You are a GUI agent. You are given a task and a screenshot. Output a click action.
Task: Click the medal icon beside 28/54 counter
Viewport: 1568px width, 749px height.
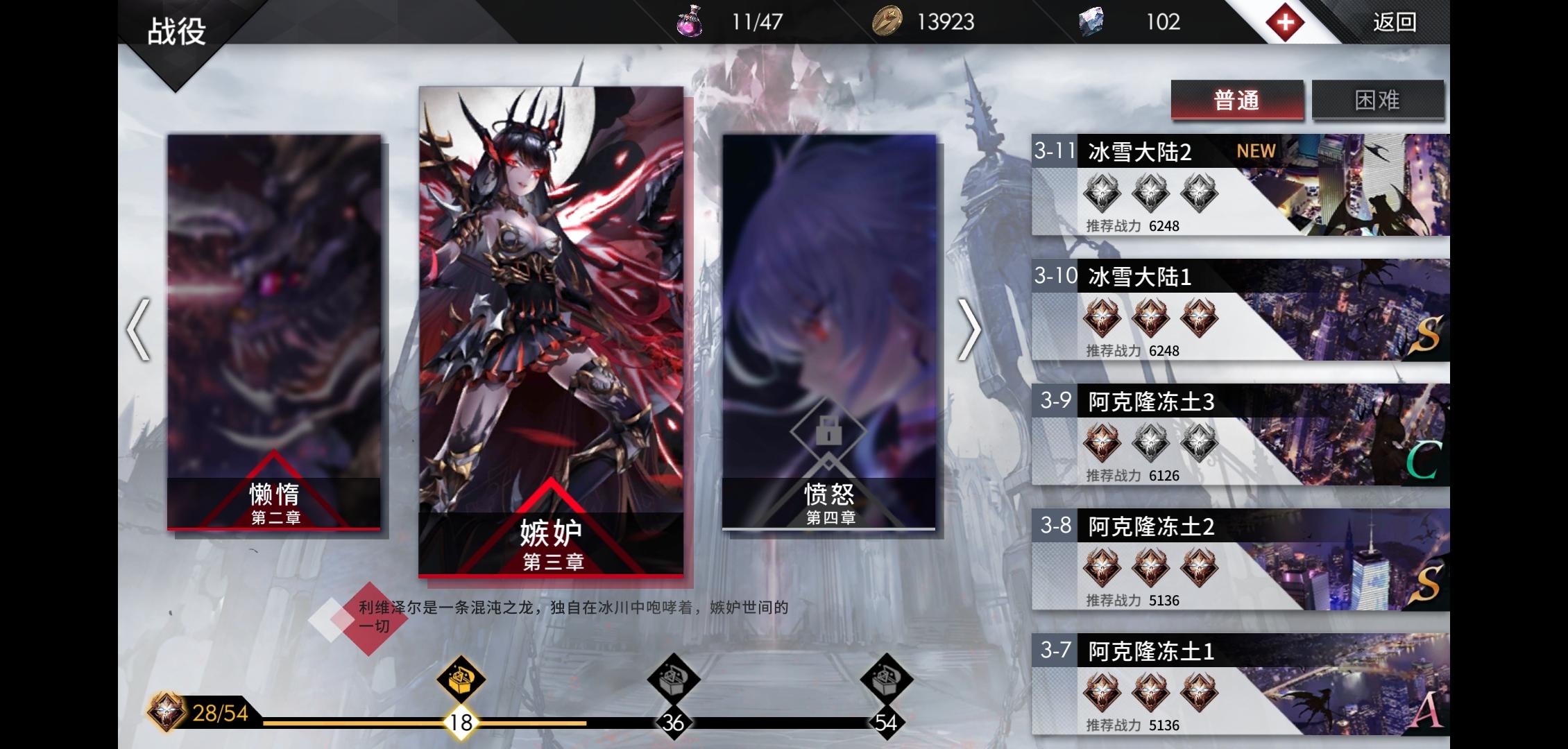pos(165,711)
